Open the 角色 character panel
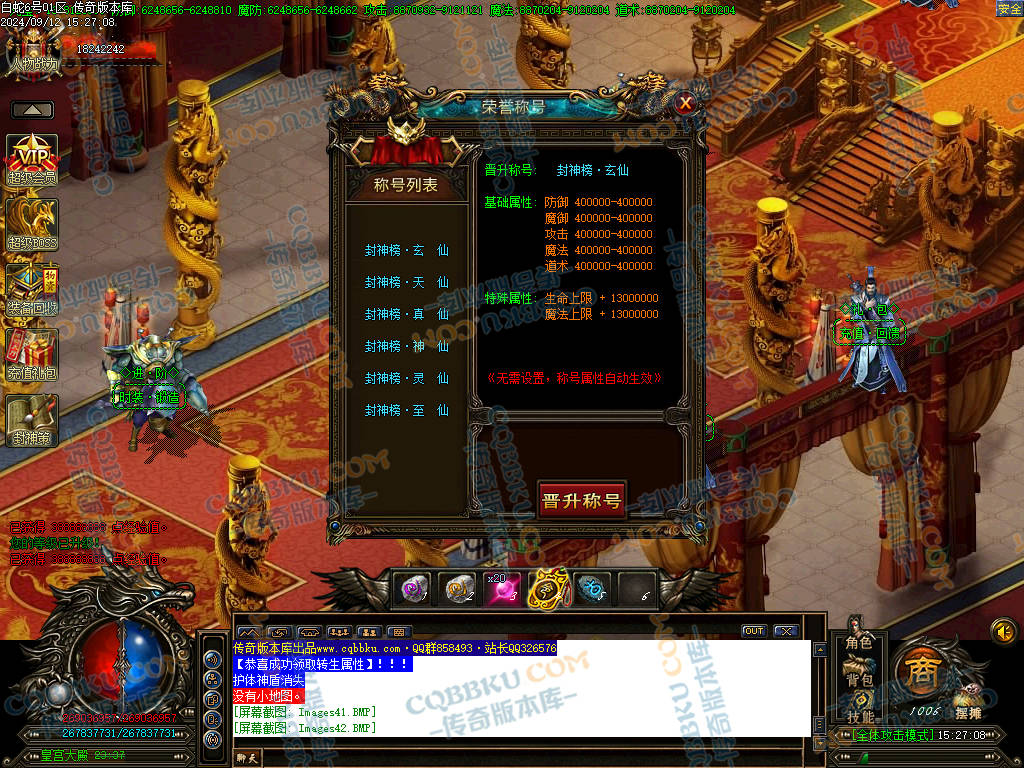The image size is (1024, 768). pos(859,643)
